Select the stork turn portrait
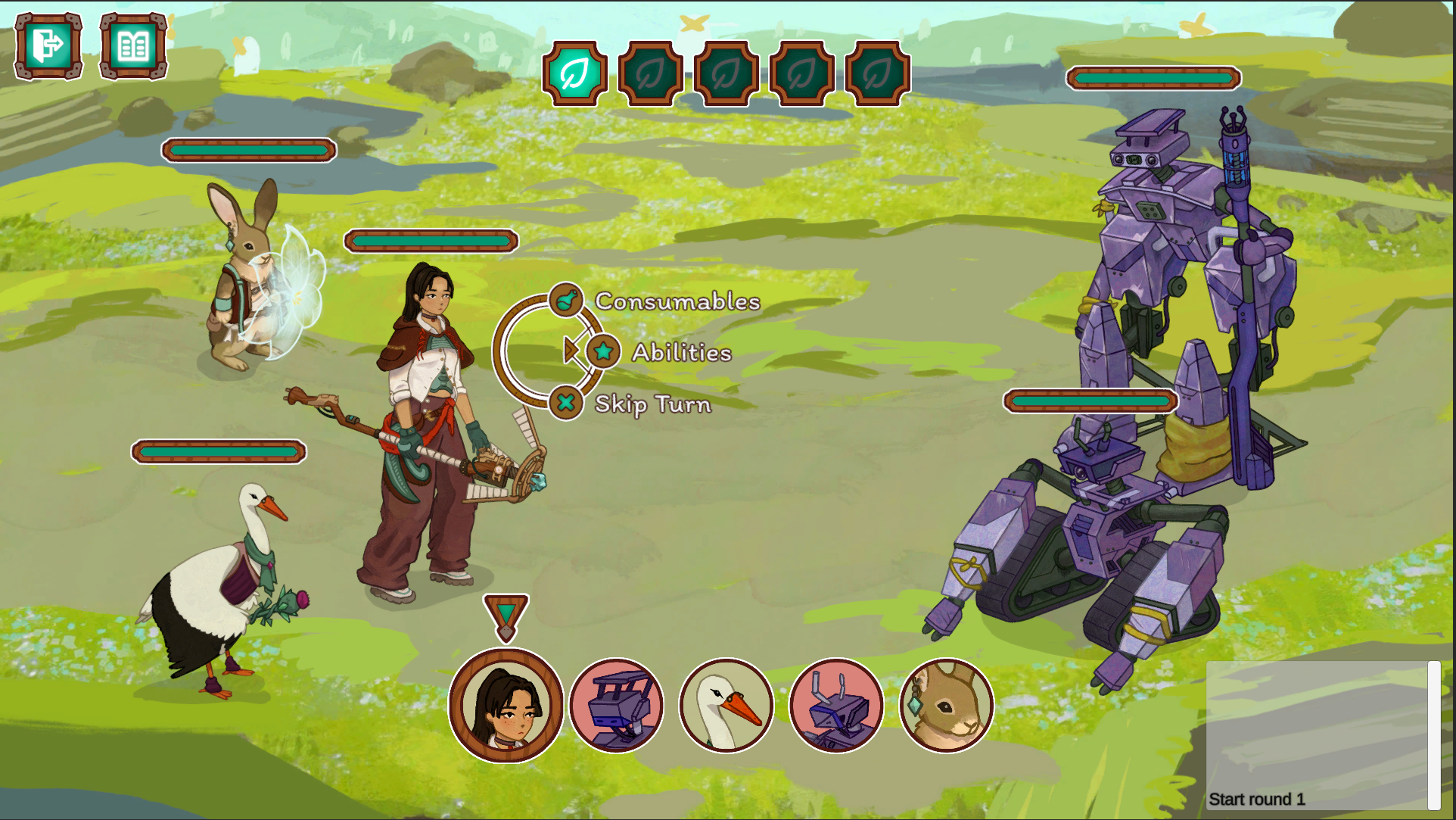1456x820 pixels. coord(726,706)
